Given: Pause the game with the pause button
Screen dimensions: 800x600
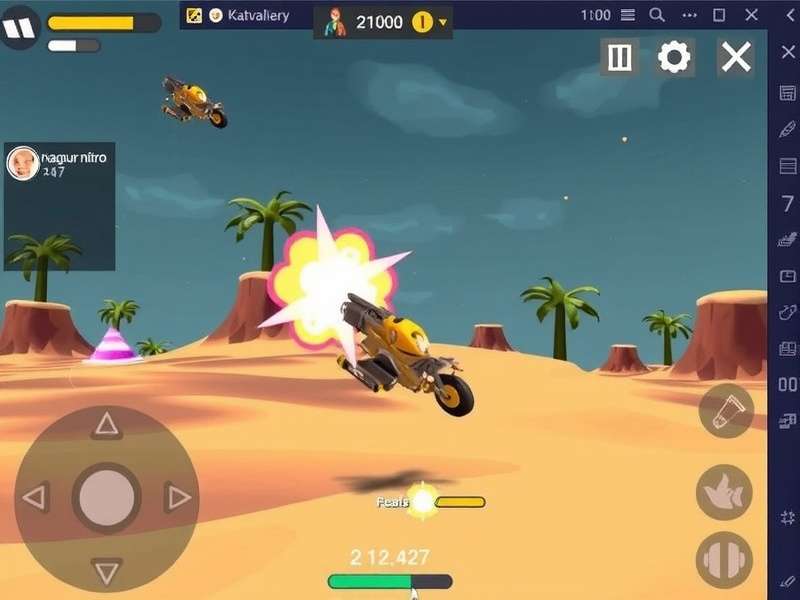Looking at the screenshot, I should point(620,57).
